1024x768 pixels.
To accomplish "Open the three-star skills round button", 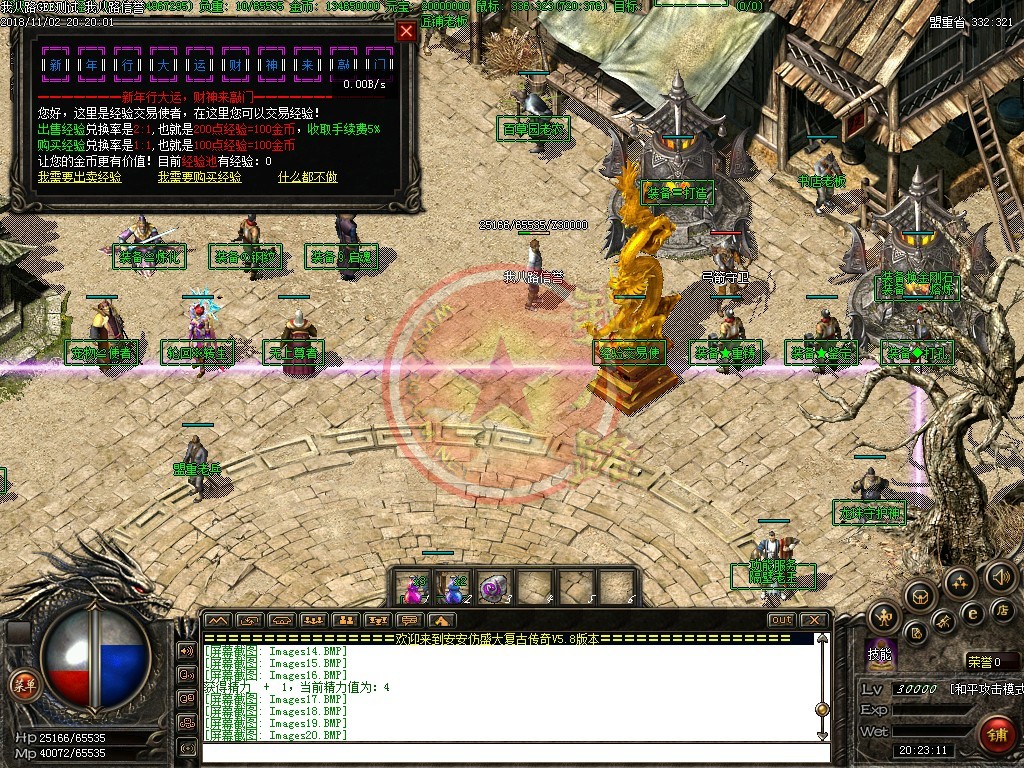I will click(x=960, y=582).
